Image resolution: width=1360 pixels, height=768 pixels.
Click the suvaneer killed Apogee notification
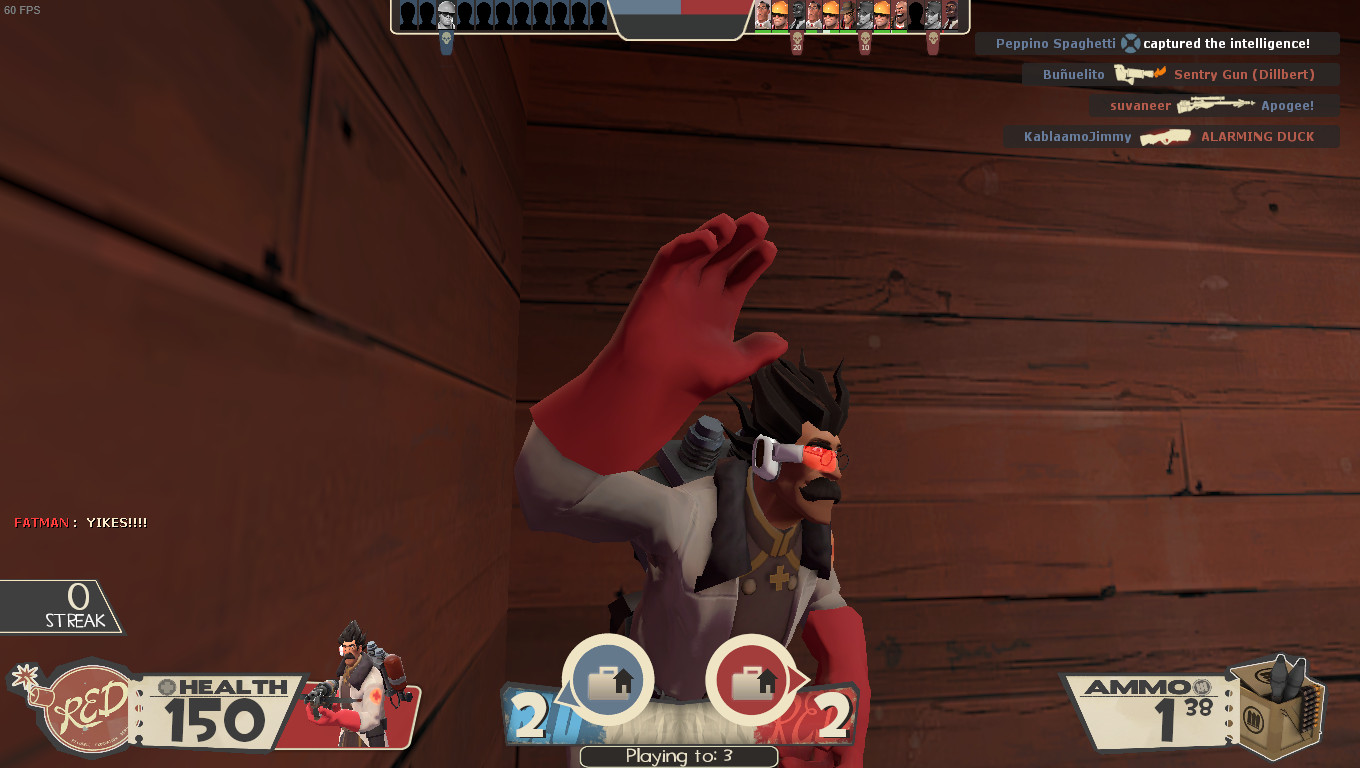(x=1213, y=104)
